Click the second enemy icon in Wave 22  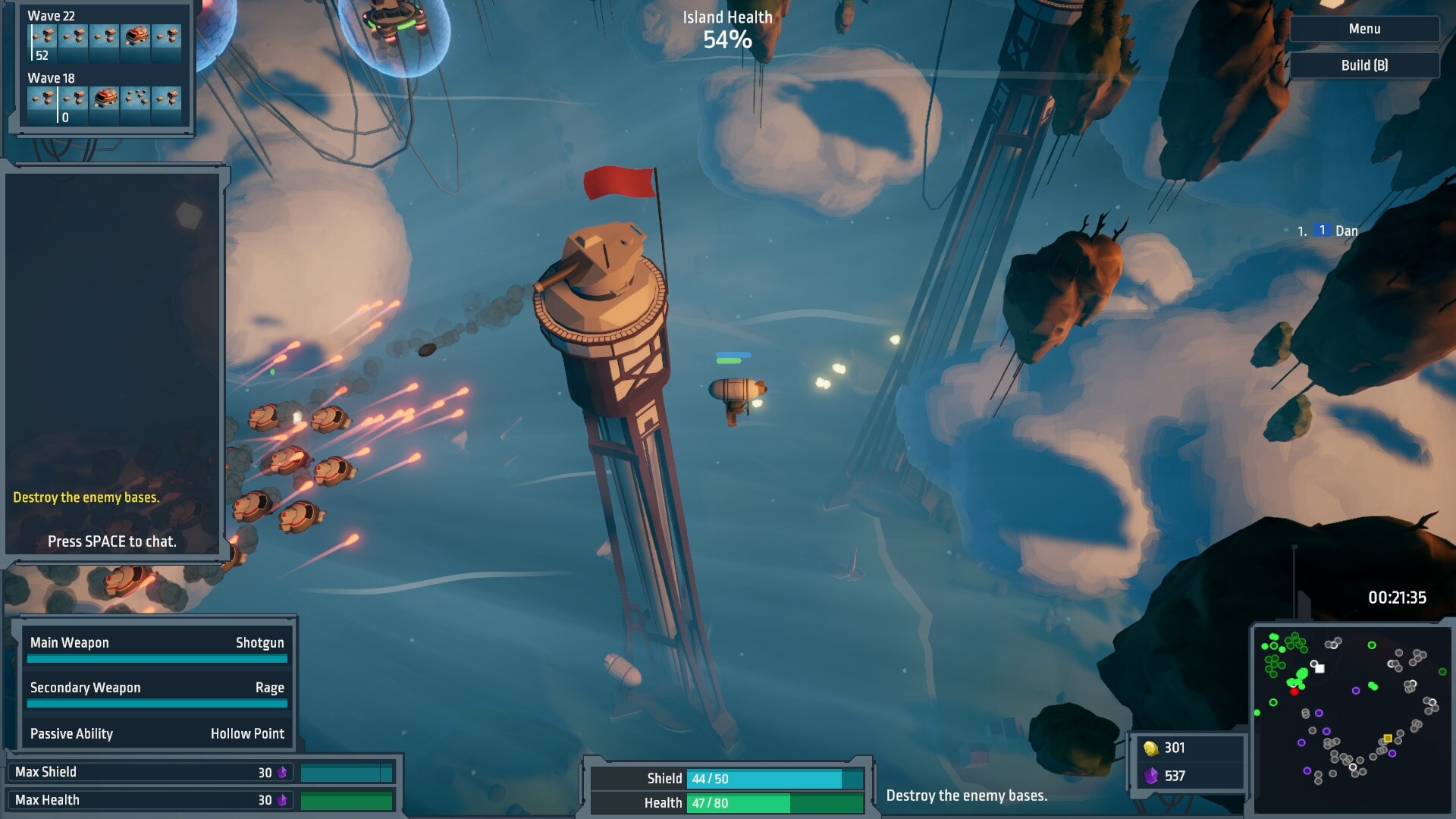[73, 36]
